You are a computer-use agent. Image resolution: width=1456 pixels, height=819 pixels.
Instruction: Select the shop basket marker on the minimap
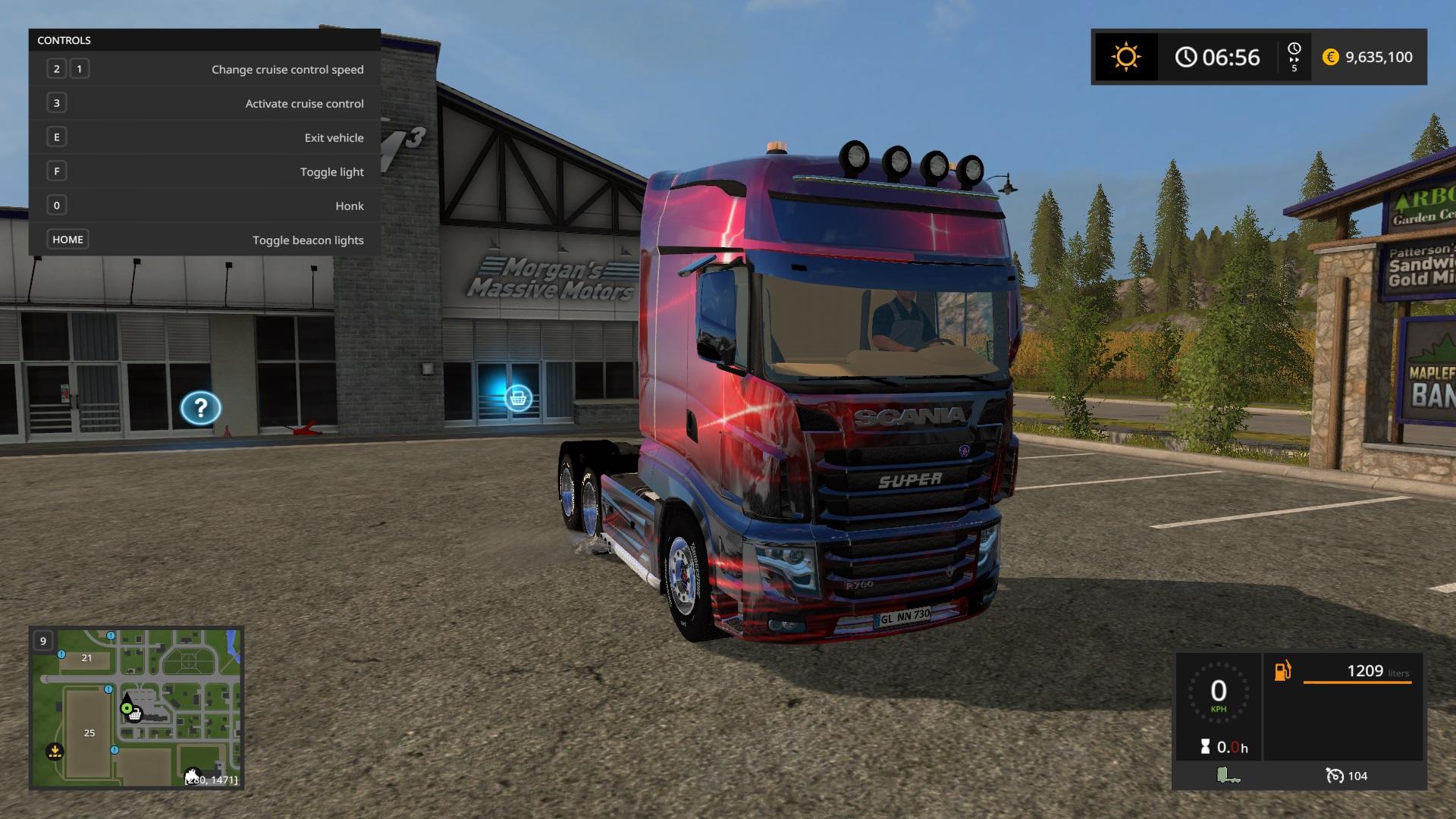pos(135,714)
